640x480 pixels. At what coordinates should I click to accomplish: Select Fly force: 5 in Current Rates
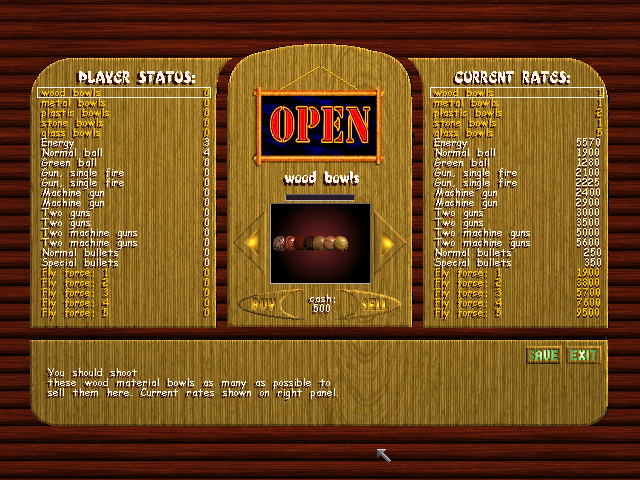(517, 313)
